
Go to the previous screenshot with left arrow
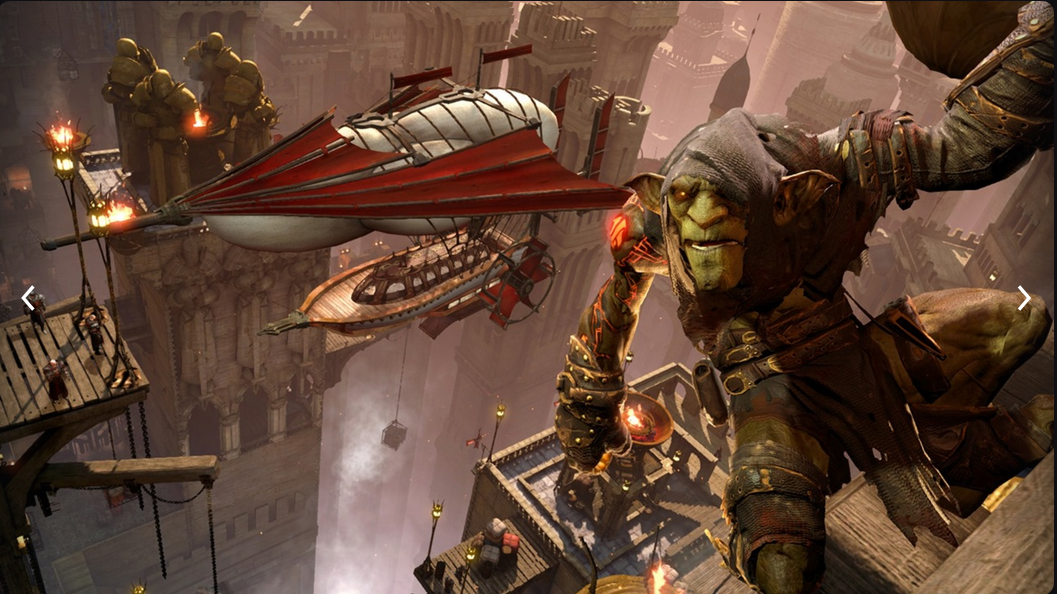(x=28, y=297)
